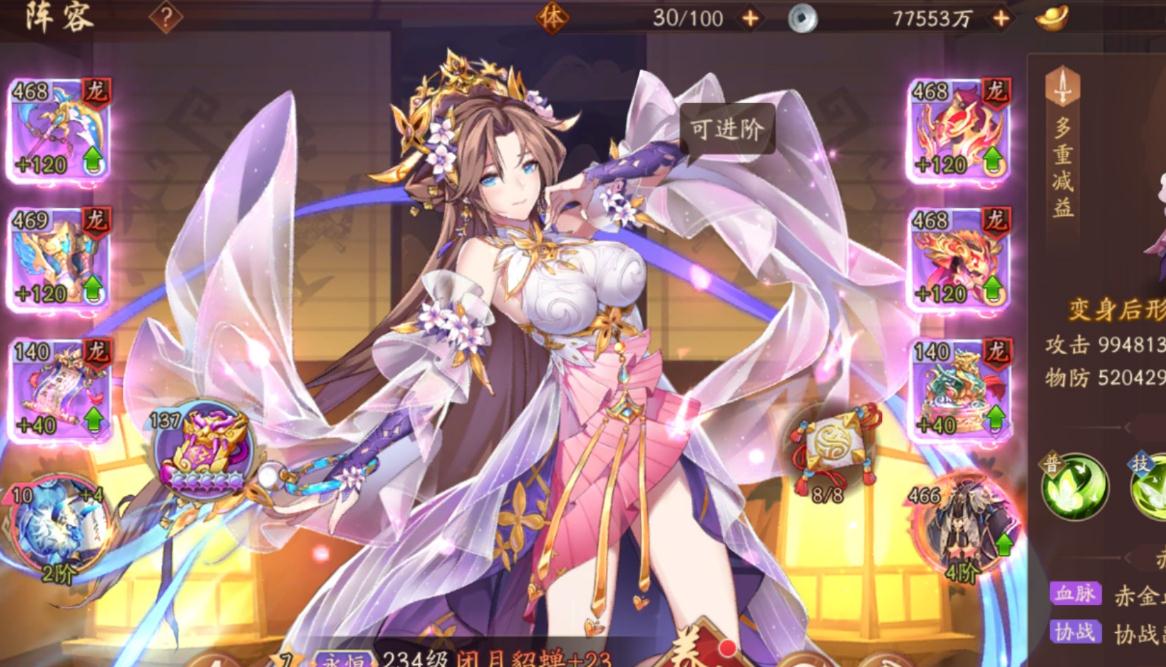1166x667 pixels.
Task: Open the right level 140 green treasure slot
Action: click(957, 388)
